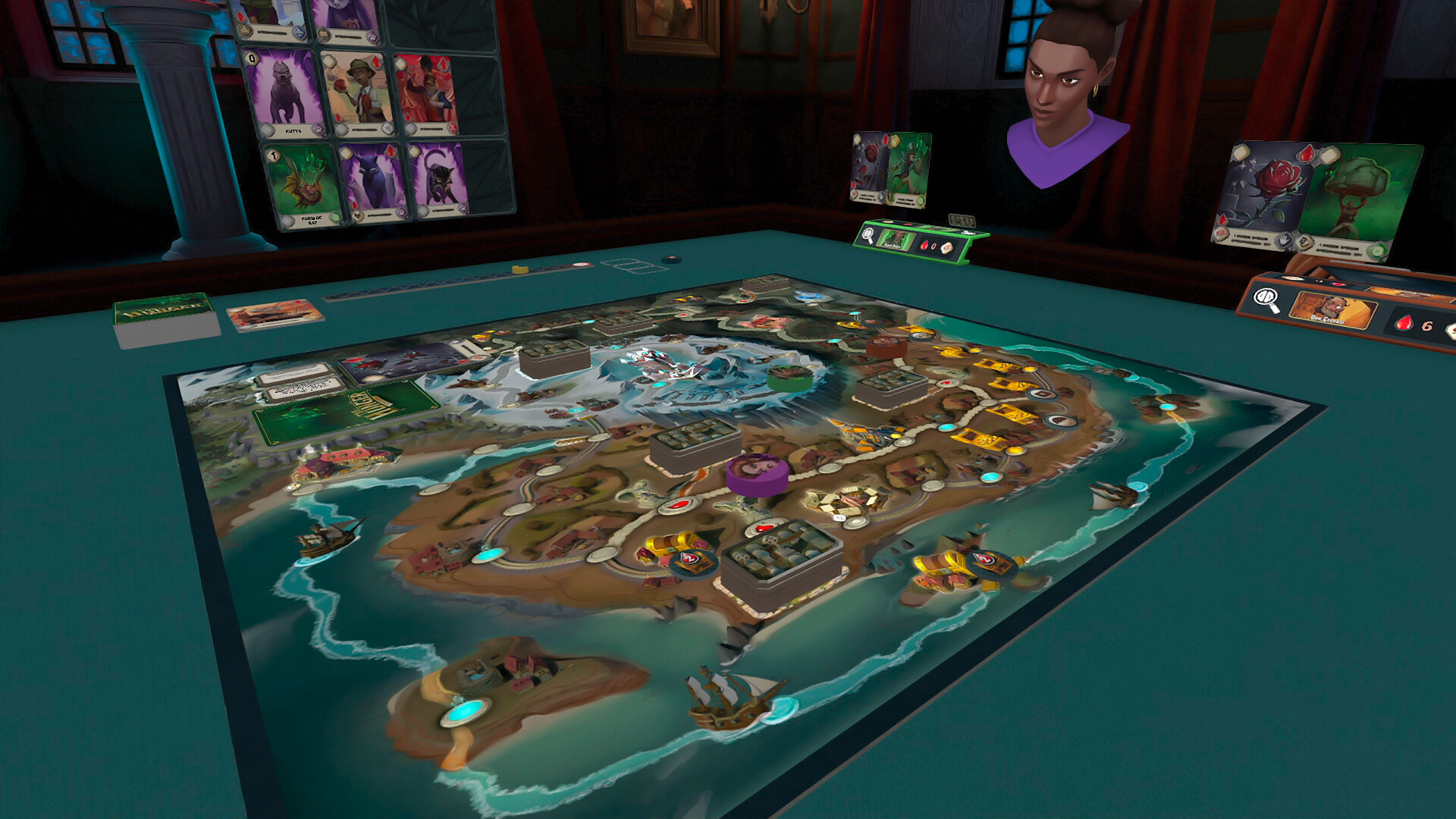
Task: Open the orange player's card viewer magnifier
Action: click(x=1266, y=300)
